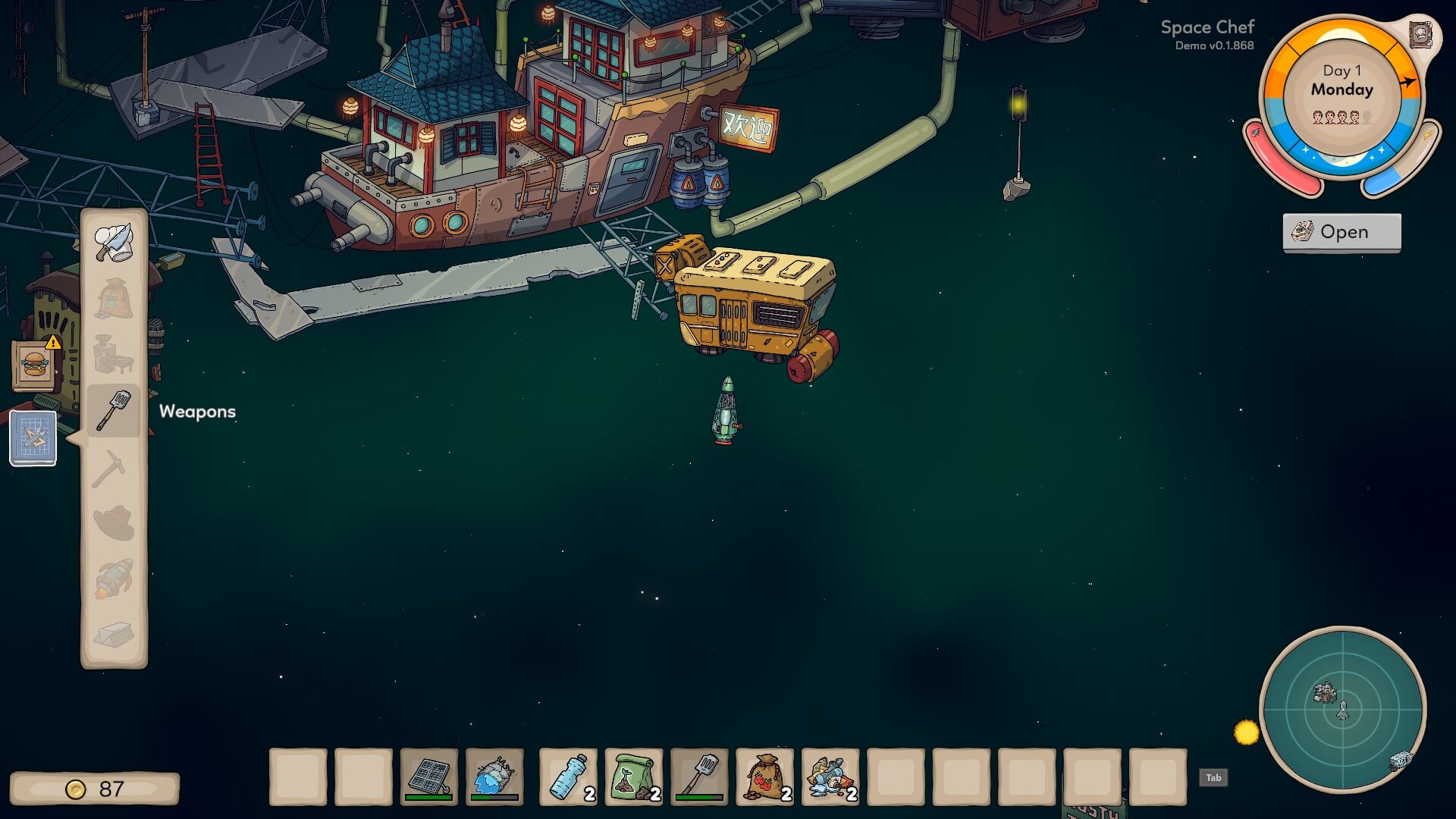Open the cowboy hat category
This screenshot has width=1456, height=819.
point(114,523)
